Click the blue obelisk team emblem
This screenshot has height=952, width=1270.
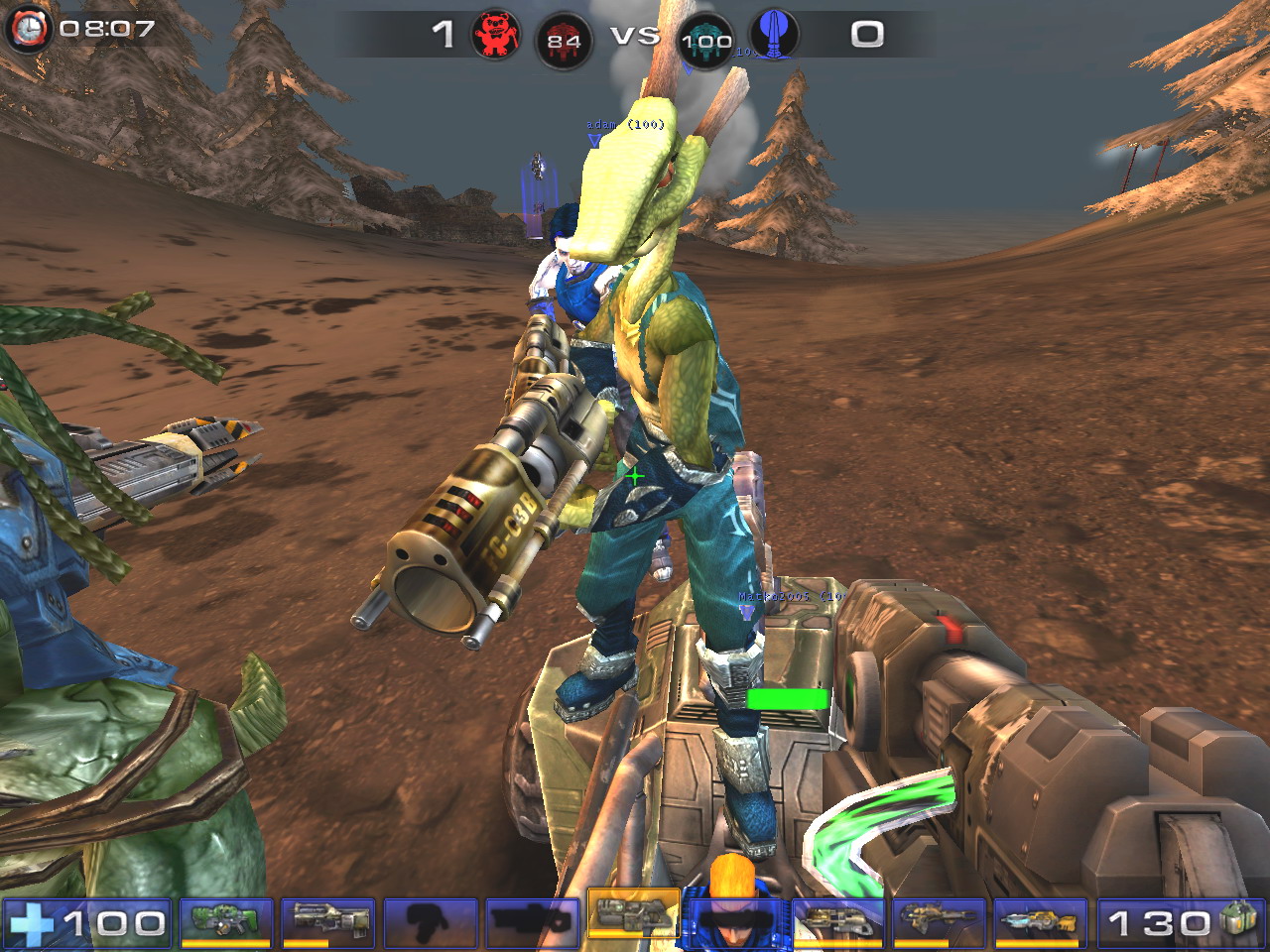[x=773, y=36]
